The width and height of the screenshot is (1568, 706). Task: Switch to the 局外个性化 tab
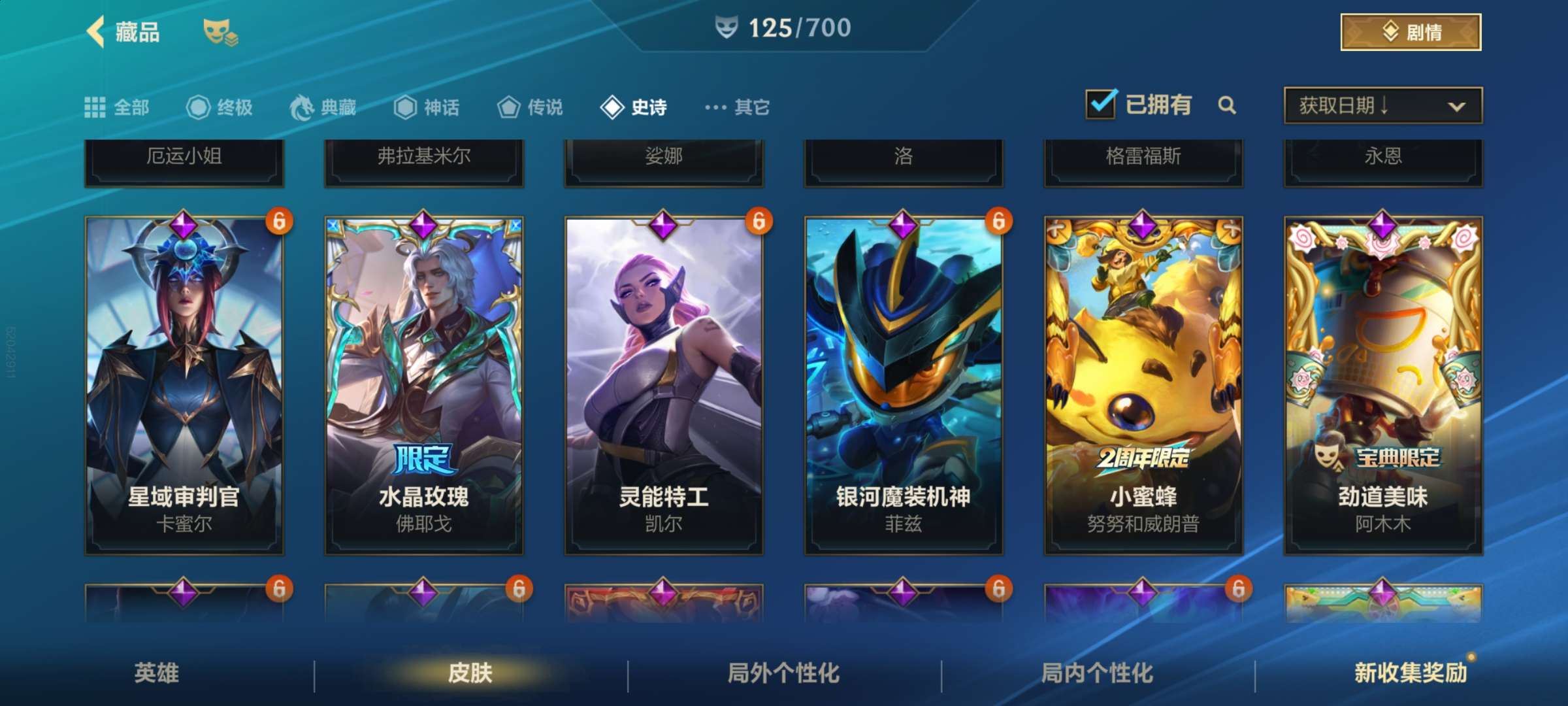click(784, 673)
